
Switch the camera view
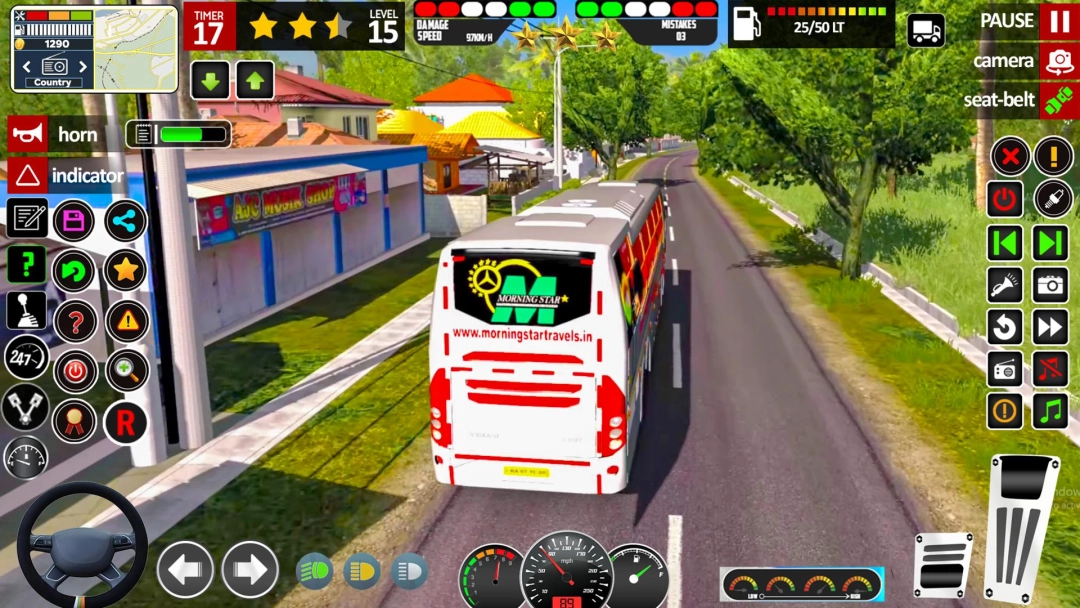point(1058,61)
